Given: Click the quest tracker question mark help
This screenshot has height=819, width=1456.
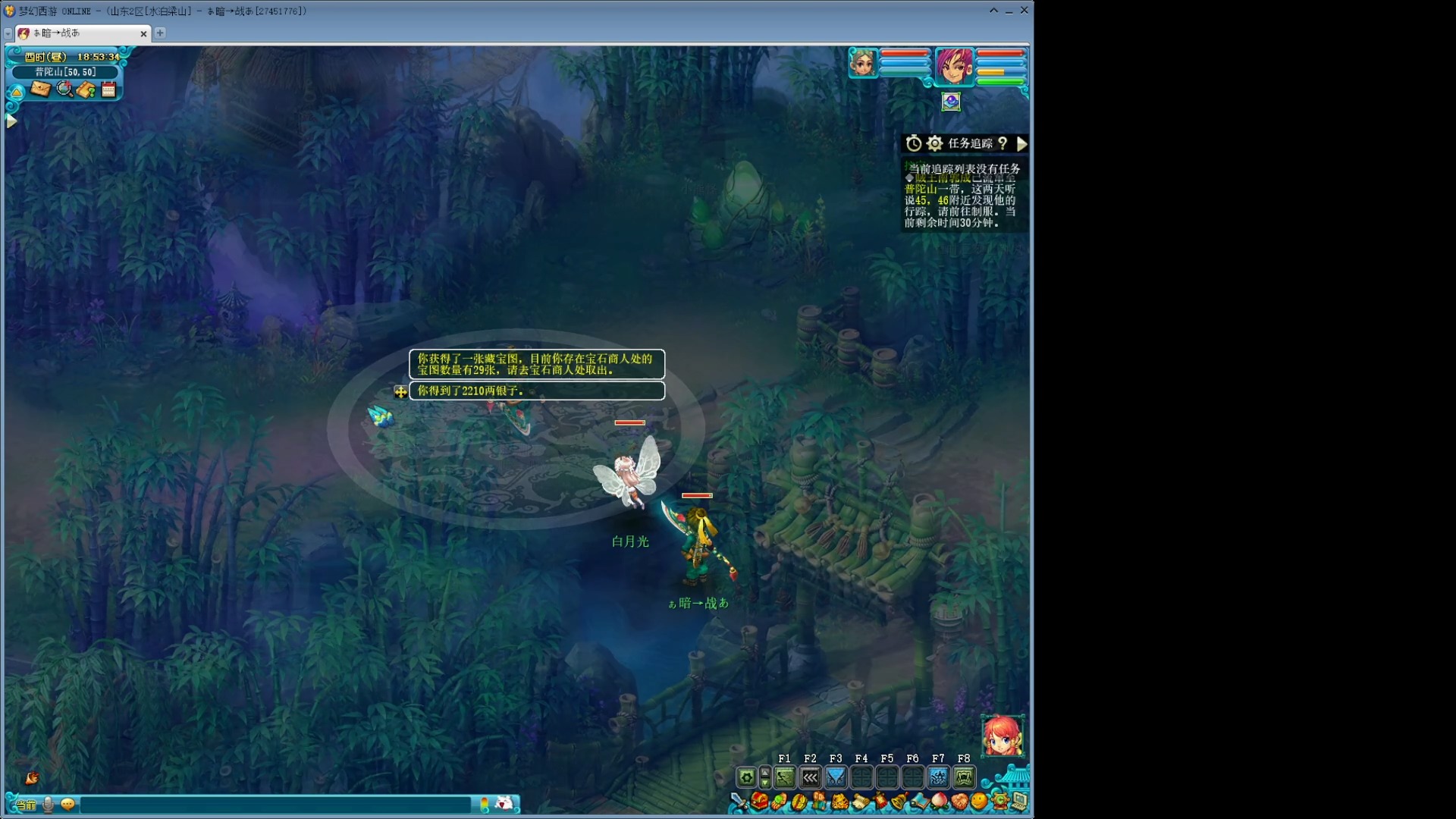Looking at the screenshot, I should 1003,143.
